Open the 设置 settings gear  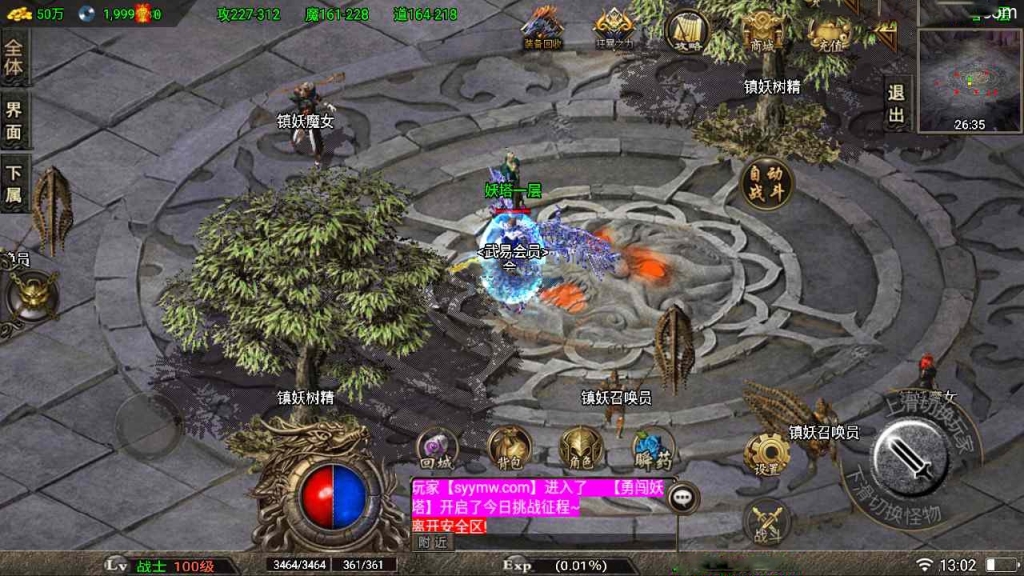coord(767,455)
